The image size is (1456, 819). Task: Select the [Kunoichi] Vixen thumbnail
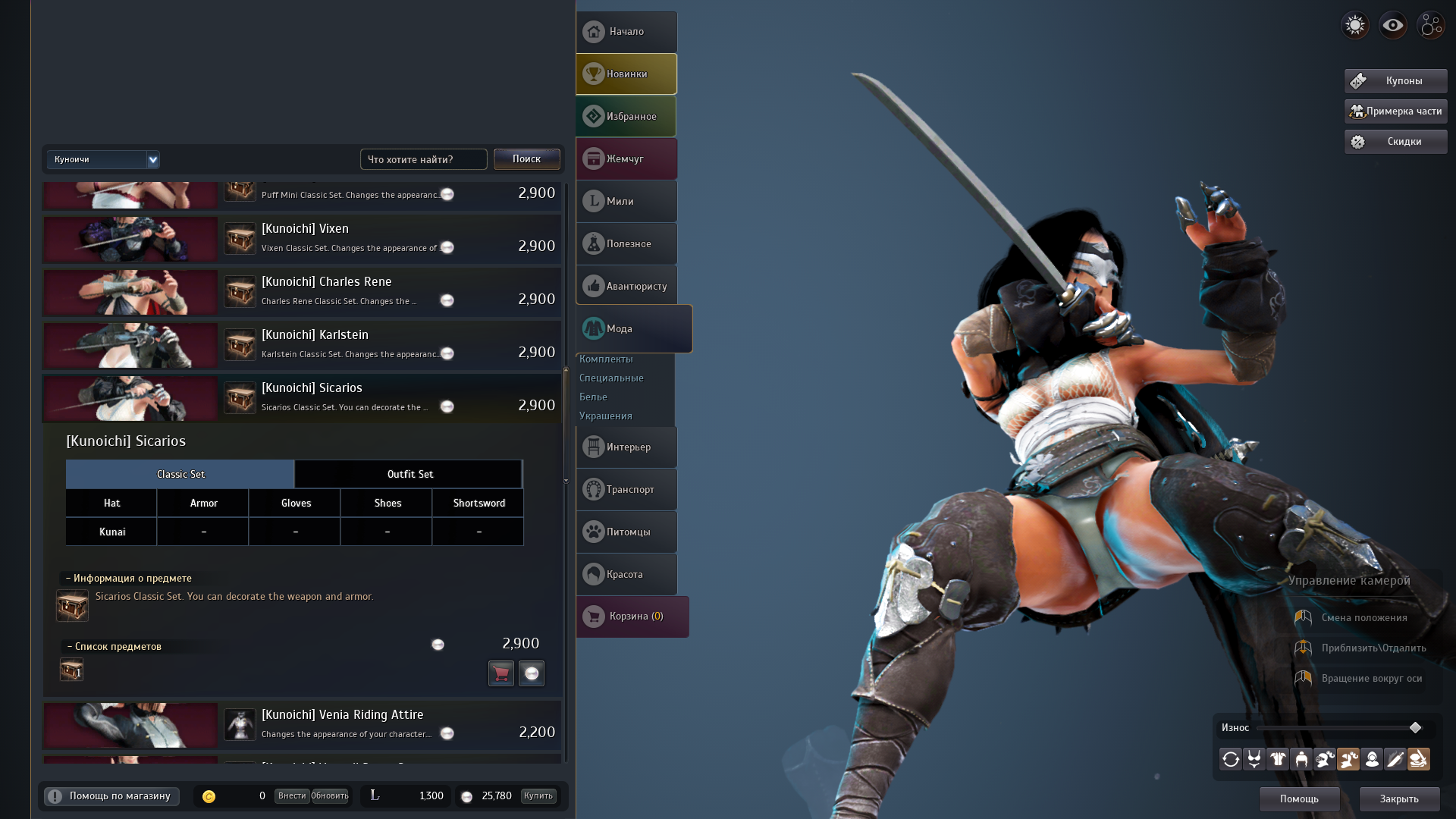[x=130, y=239]
